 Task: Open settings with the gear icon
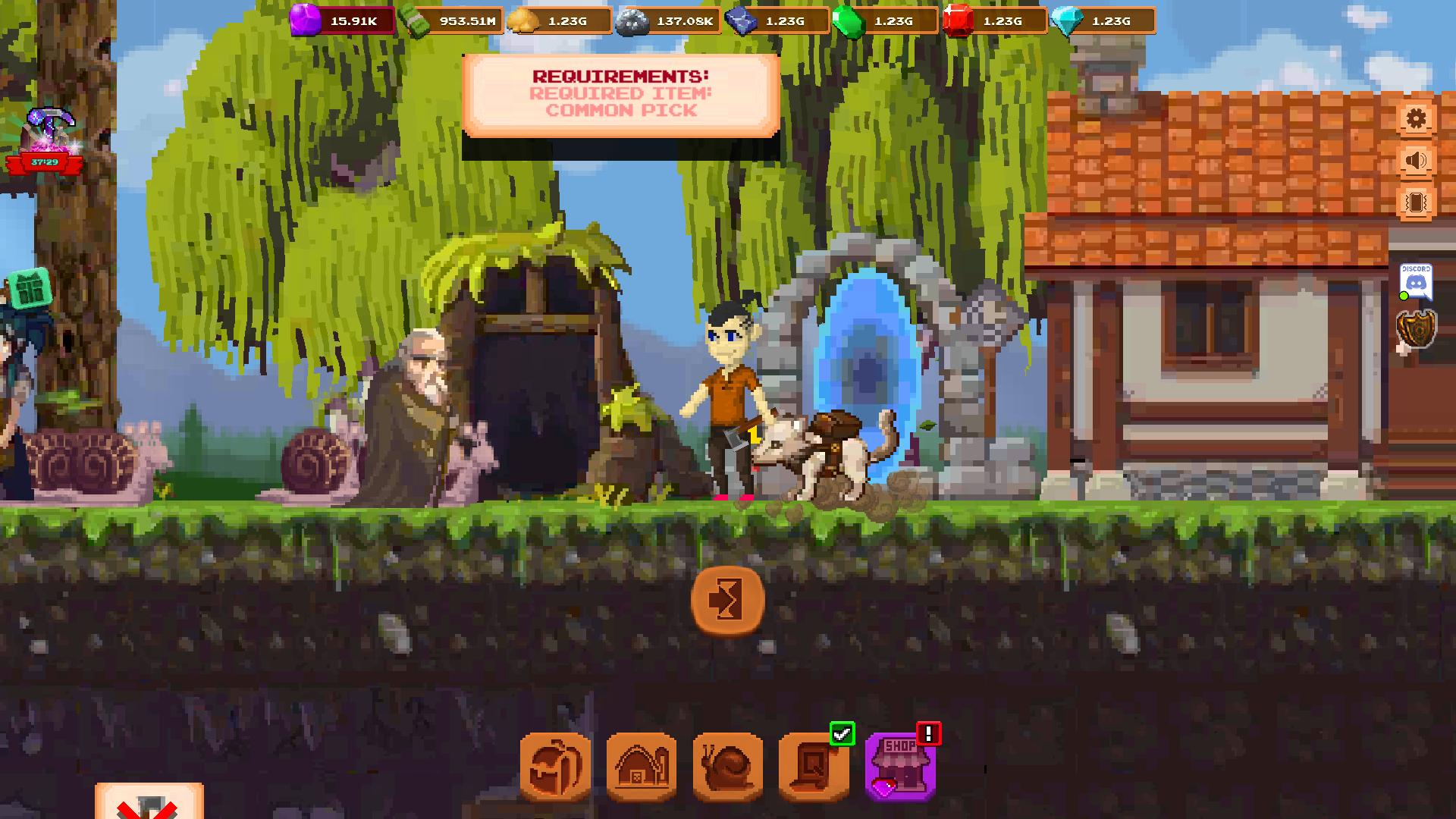pos(1416,119)
